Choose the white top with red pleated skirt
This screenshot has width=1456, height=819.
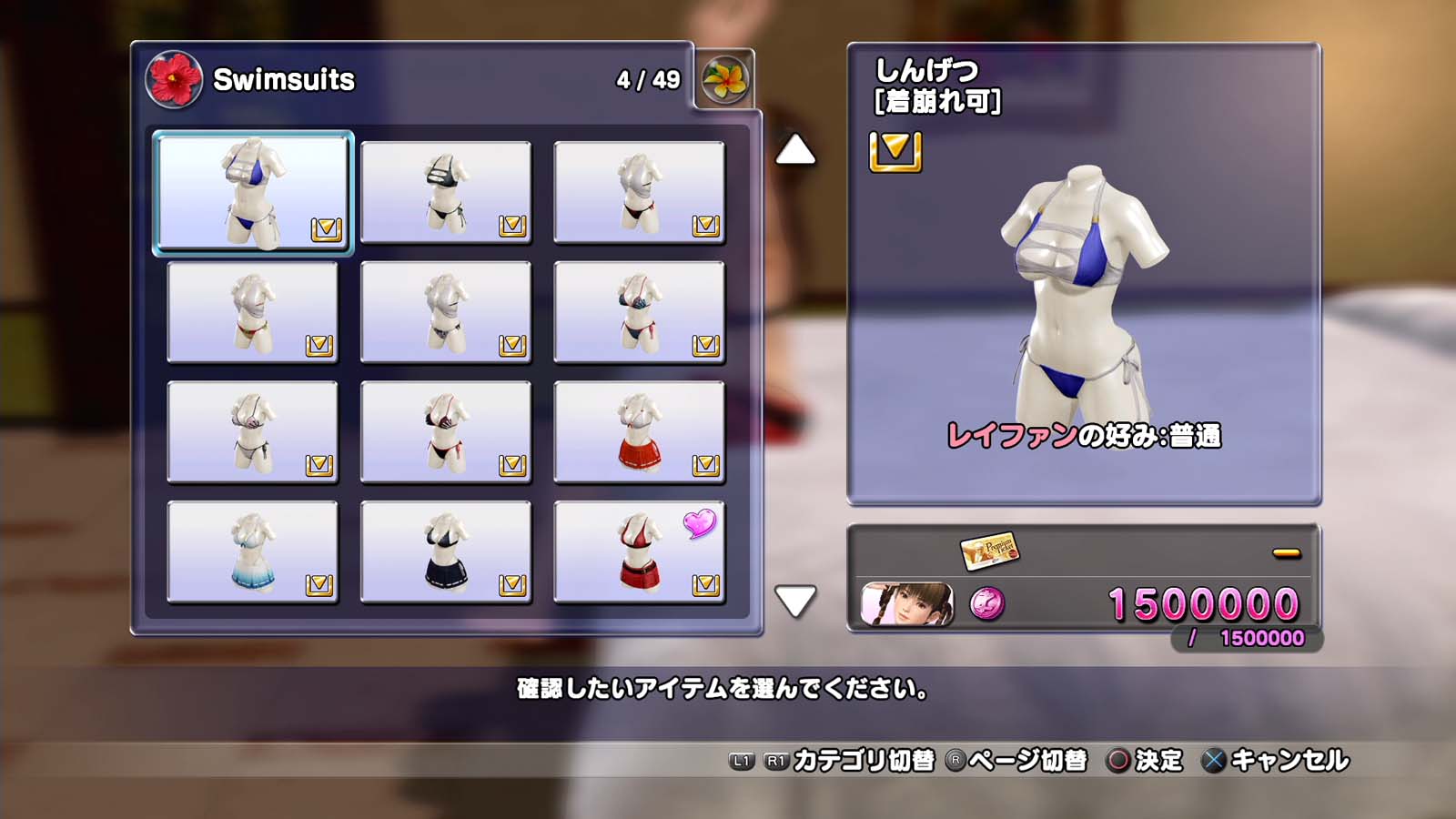click(x=639, y=432)
